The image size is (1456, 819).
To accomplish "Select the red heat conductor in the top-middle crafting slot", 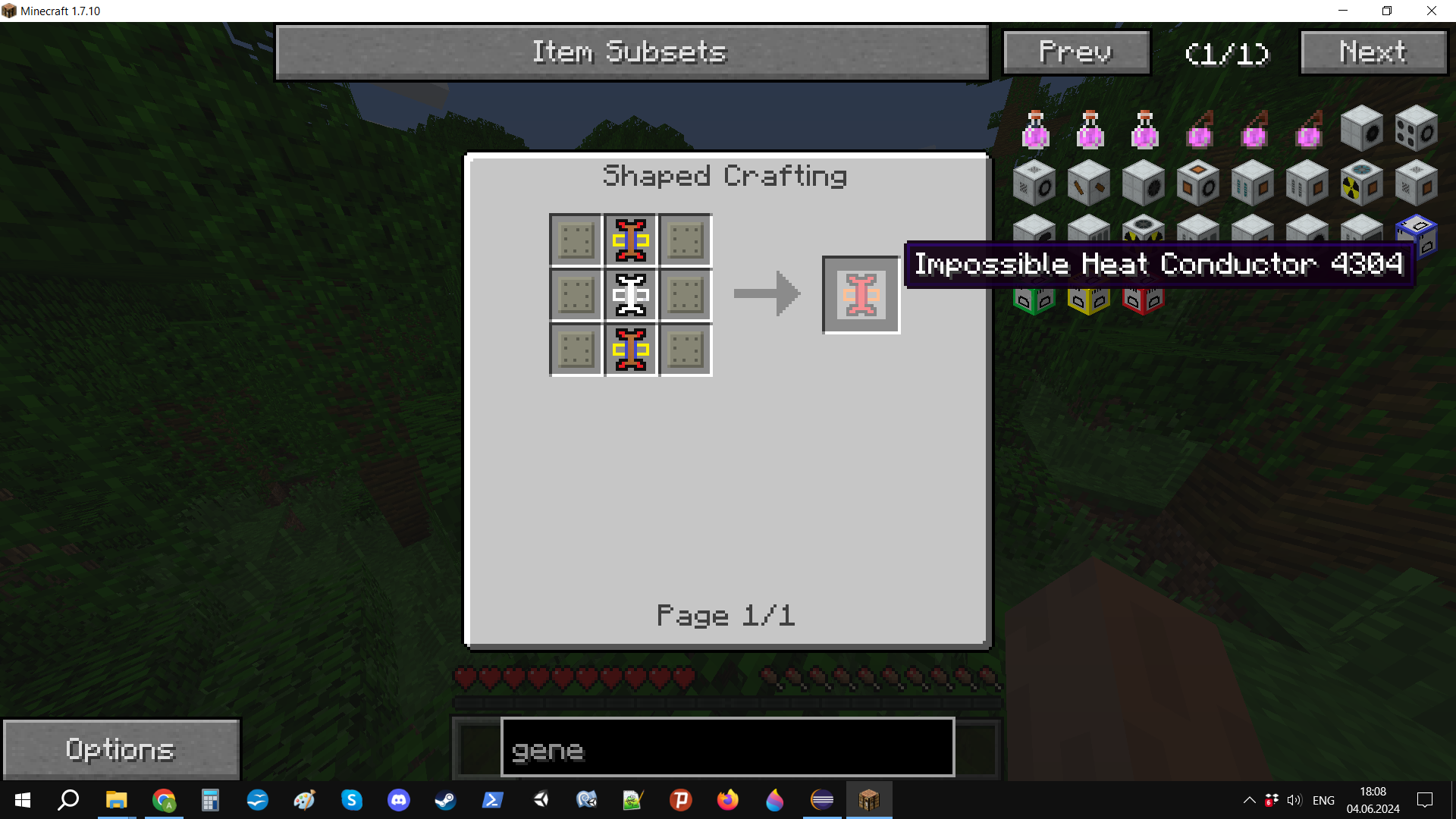I will 630,240.
